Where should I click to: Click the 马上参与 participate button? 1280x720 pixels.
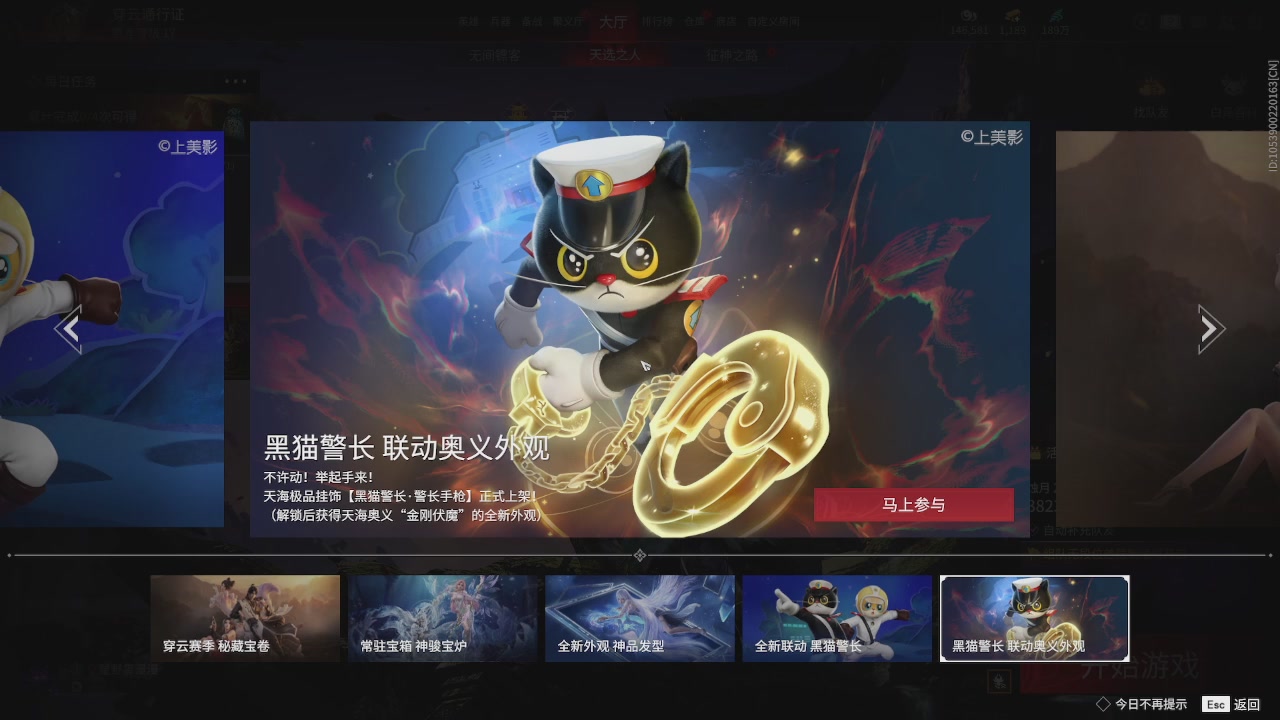[916, 505]
